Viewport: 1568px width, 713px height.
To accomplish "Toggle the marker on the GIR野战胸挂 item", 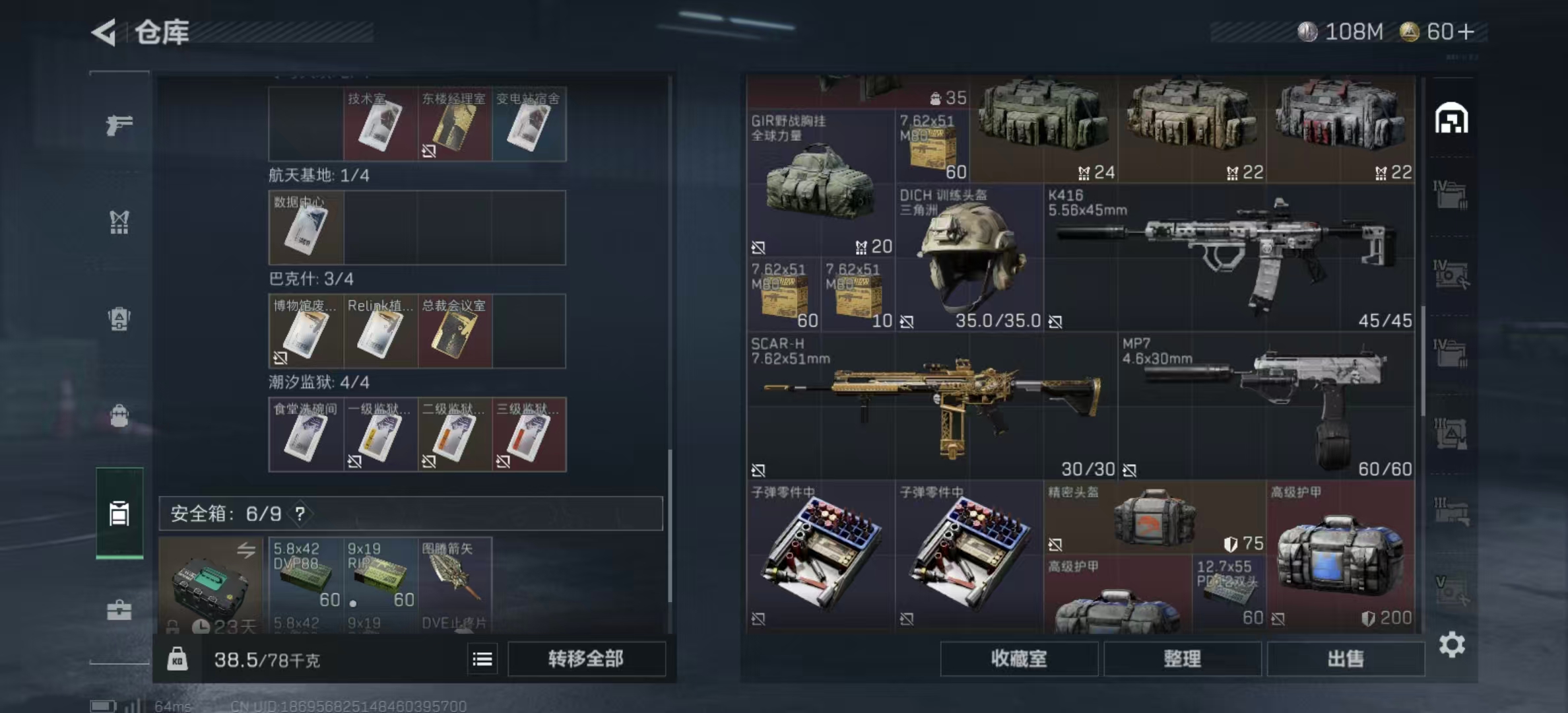I will tap(760, 248).
